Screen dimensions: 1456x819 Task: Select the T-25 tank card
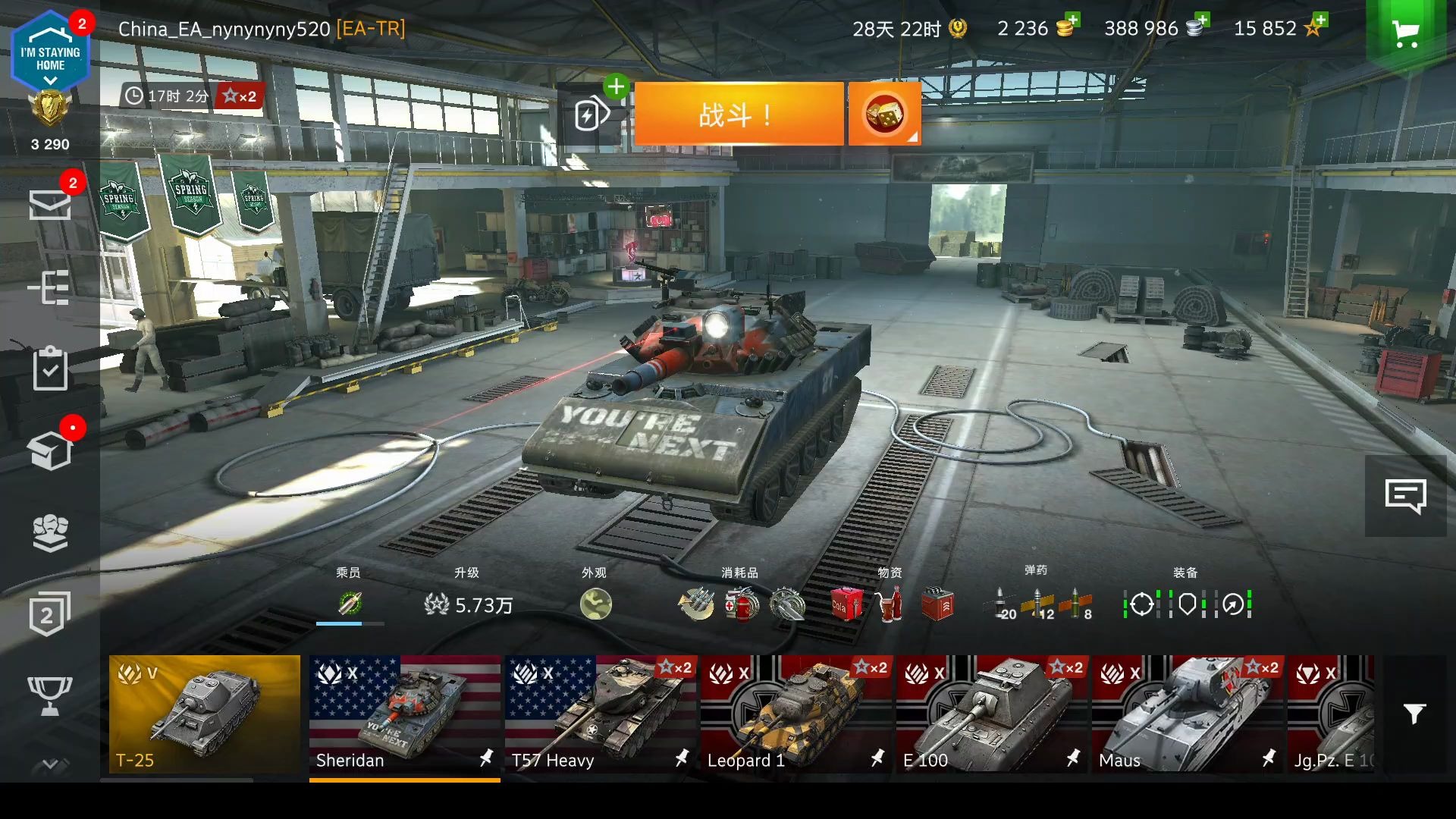[x=205, y=714]
